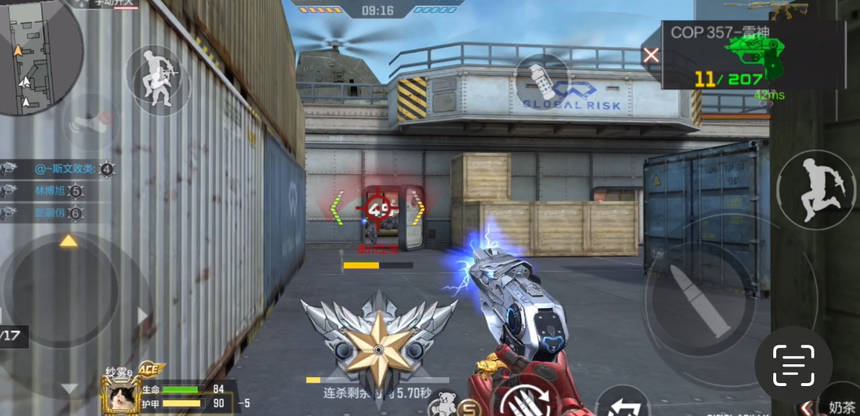Tap the teddy bear icon
The height and width of the screenshot is (416, 860).
click(445, 403)
